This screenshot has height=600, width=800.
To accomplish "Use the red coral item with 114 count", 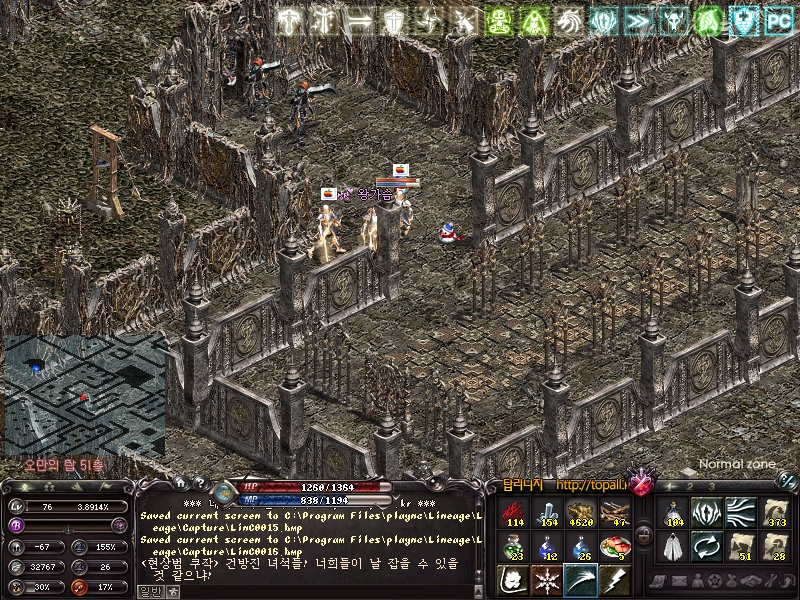I will tap(514, 513).
